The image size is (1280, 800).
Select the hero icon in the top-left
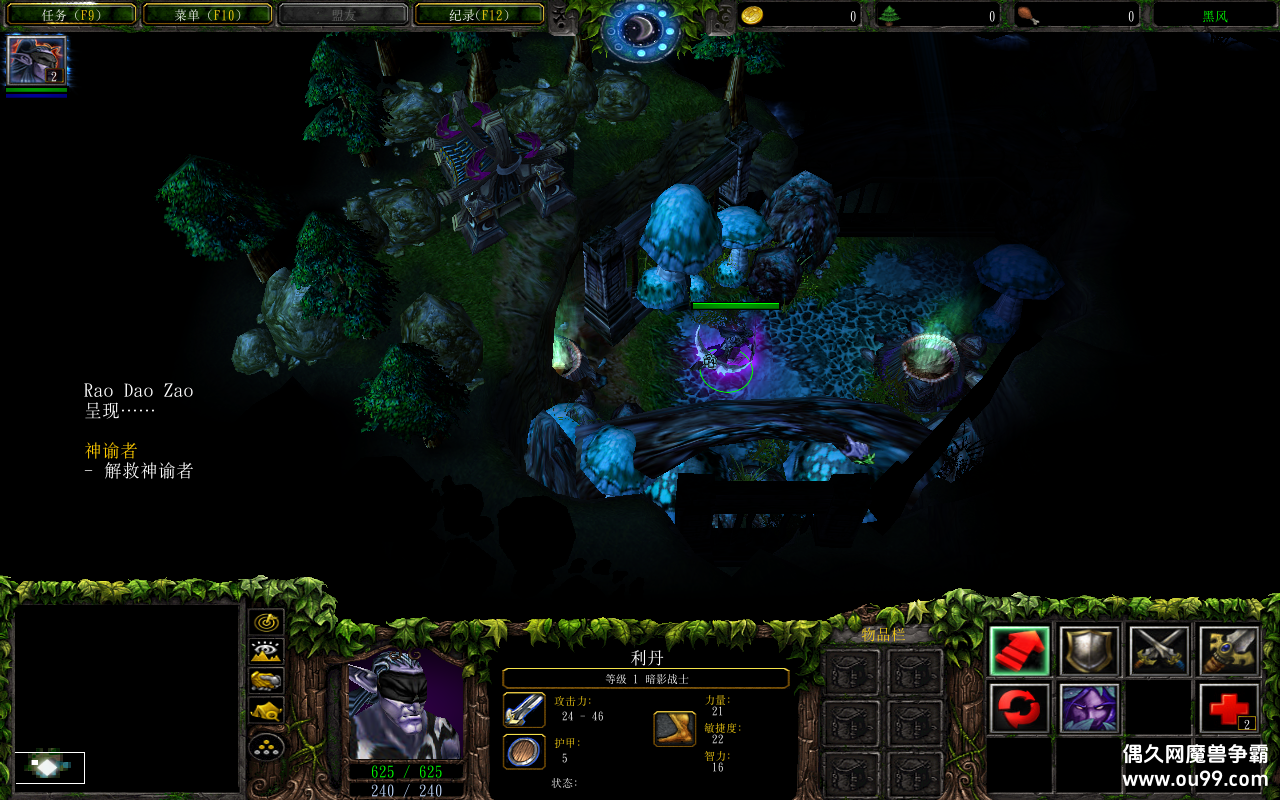[x=37, y=61]
